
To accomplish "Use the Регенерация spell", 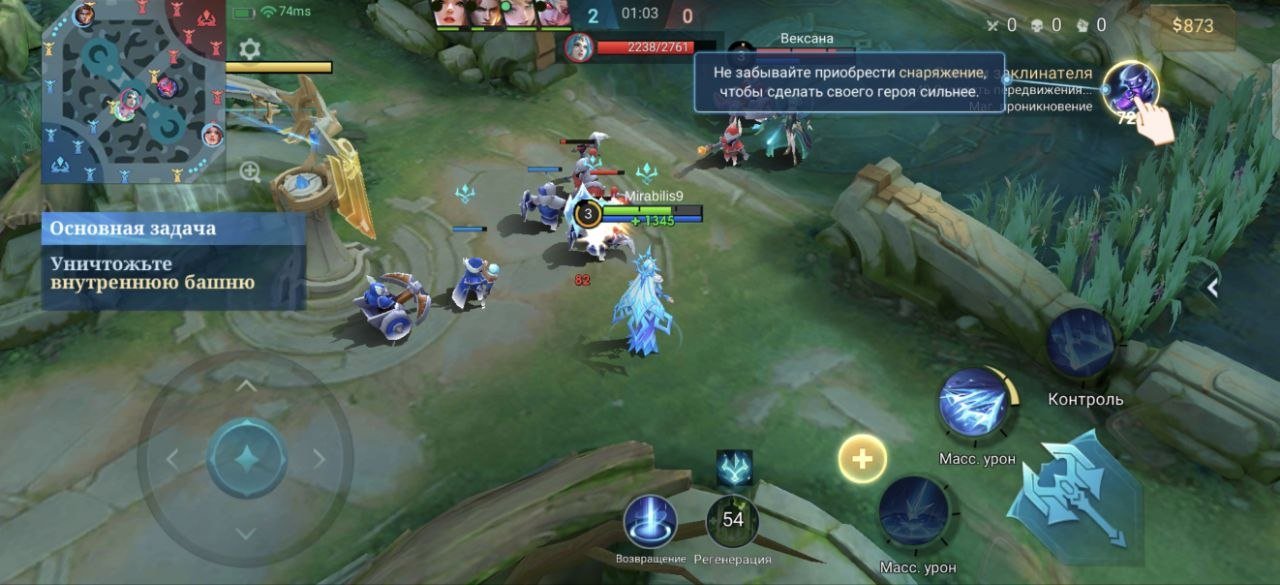I will tap(733, 521).
